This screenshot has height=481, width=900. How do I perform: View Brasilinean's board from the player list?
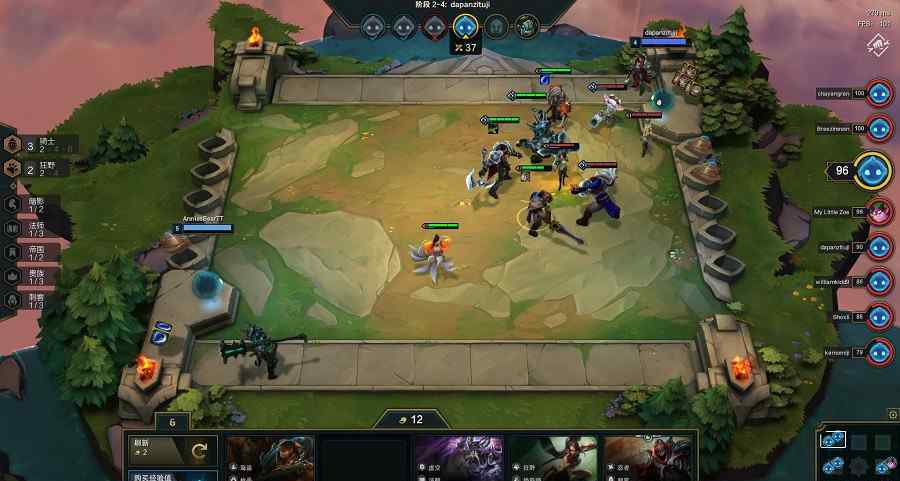coord(879,129)
